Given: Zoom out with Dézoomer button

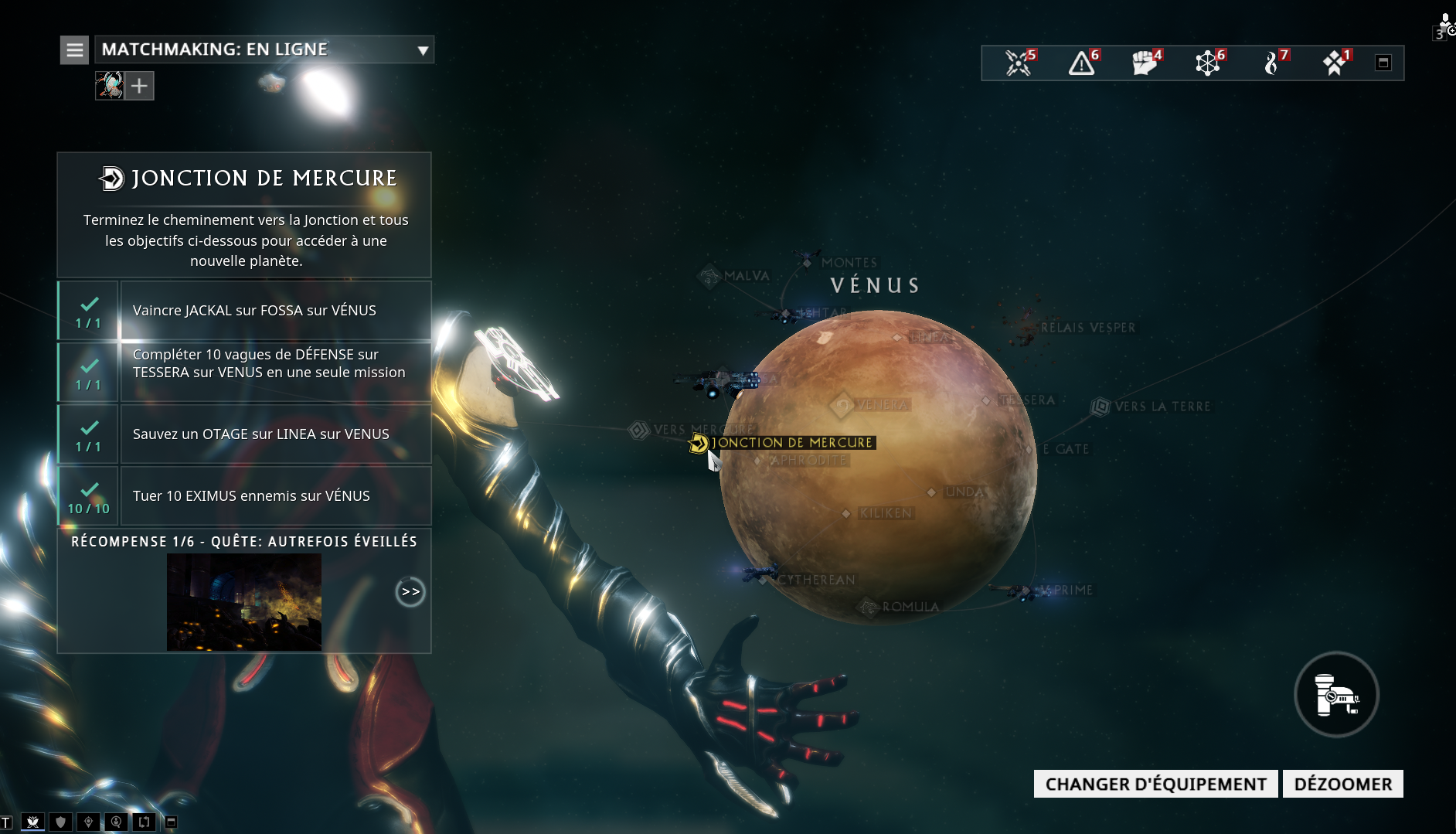Looking at the screenshot, I should [x=1342, y=784].
